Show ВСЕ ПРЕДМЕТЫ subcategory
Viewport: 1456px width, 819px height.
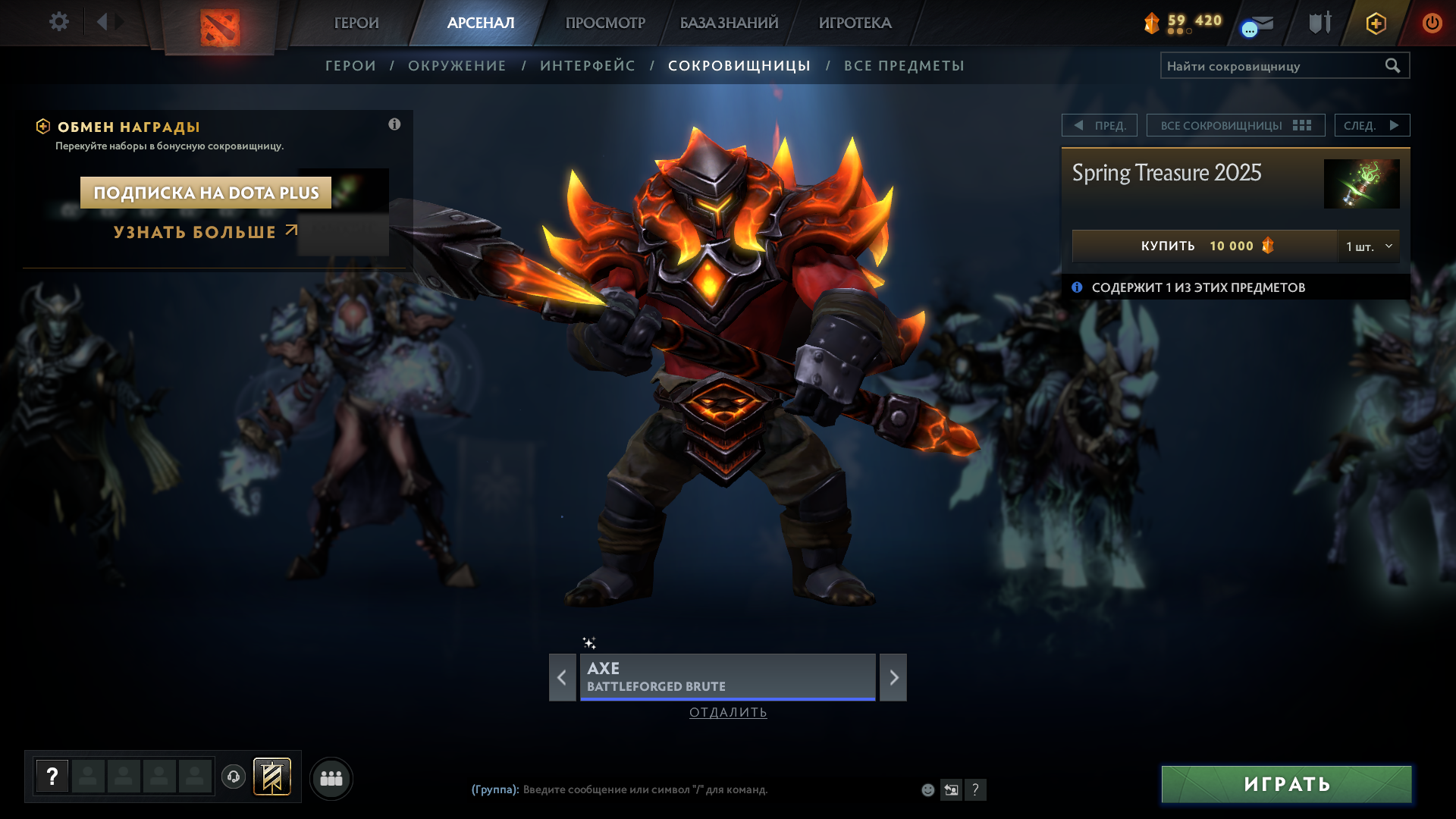(x=904, y=66)
